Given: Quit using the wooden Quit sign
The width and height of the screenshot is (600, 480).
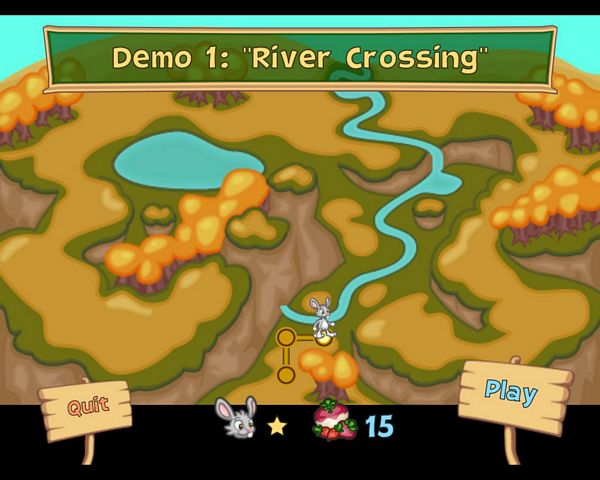Looking at the screenshot, I should (86, 406).
